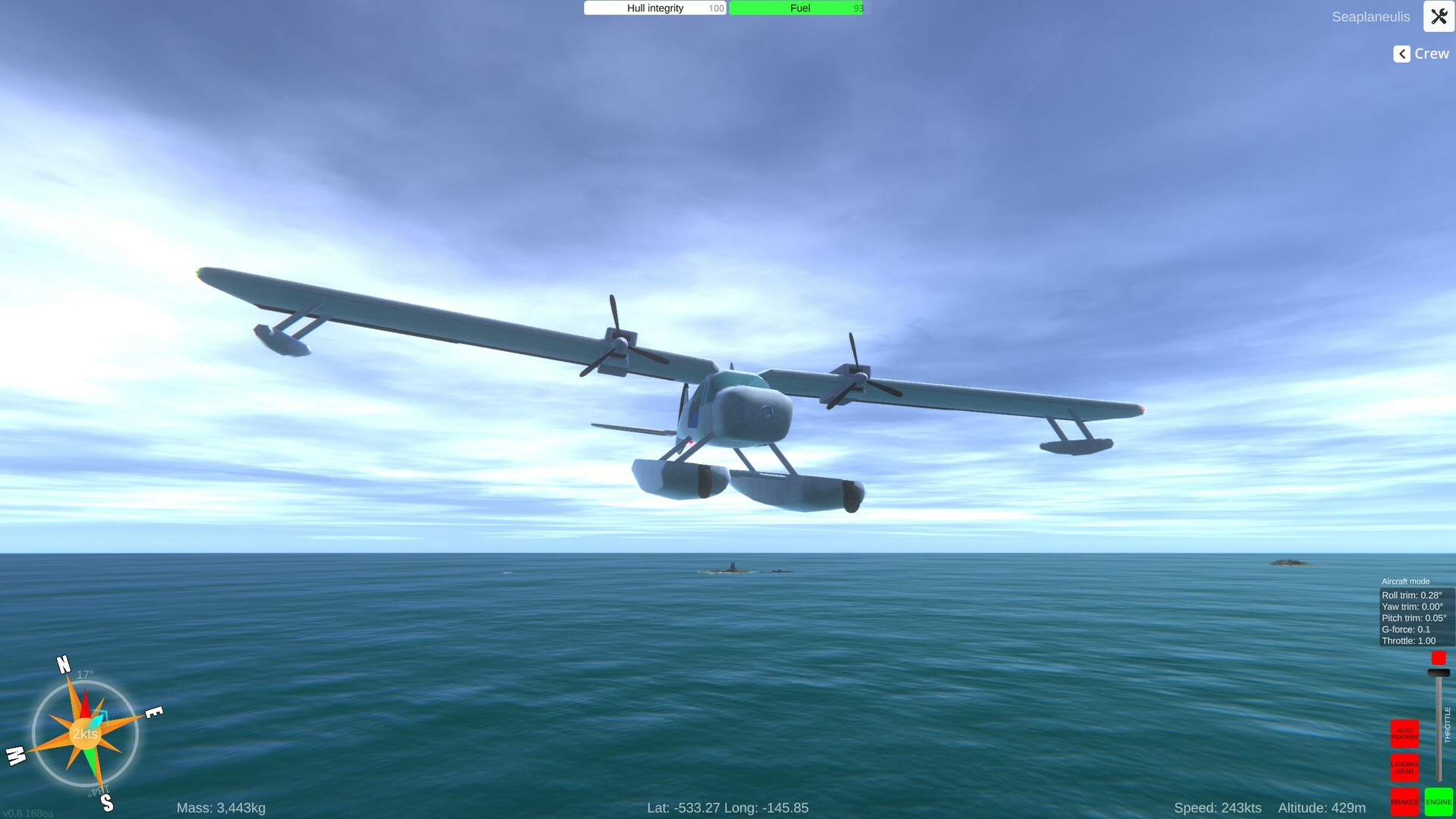Click the Hull integrity gauge
Viewport: 1456px width, 819px height.
(x=654, y=8)
